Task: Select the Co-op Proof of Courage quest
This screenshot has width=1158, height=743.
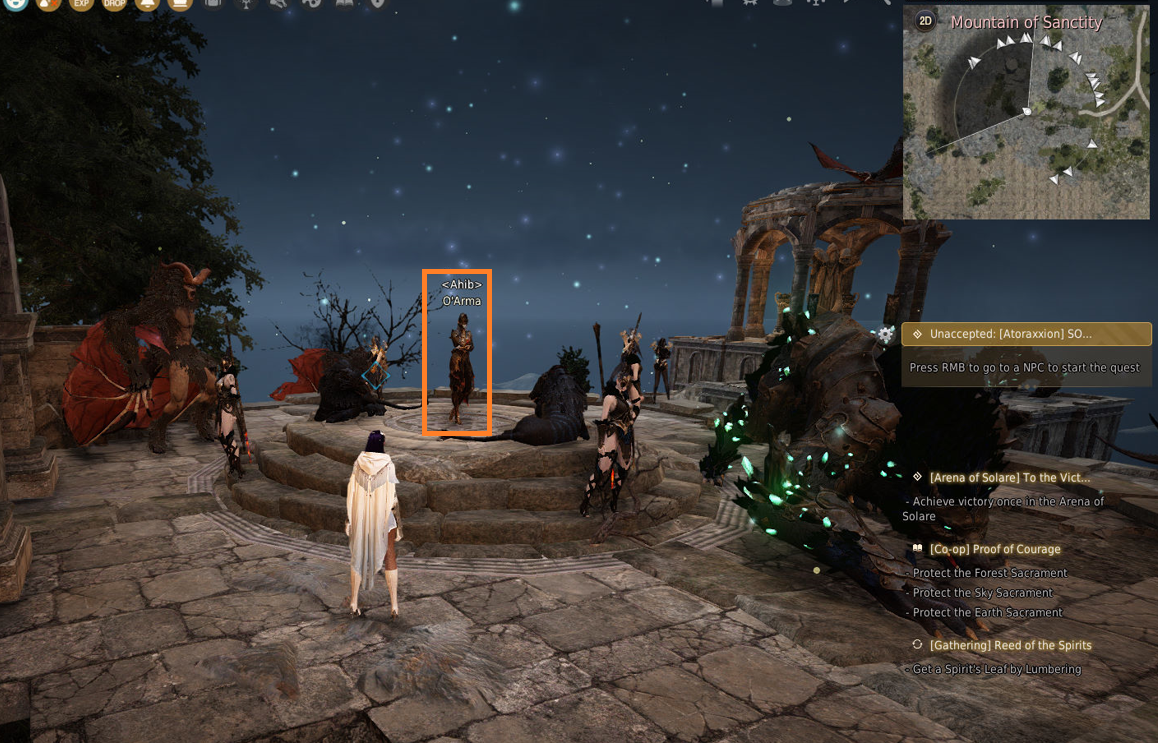Action: [994, 549]
